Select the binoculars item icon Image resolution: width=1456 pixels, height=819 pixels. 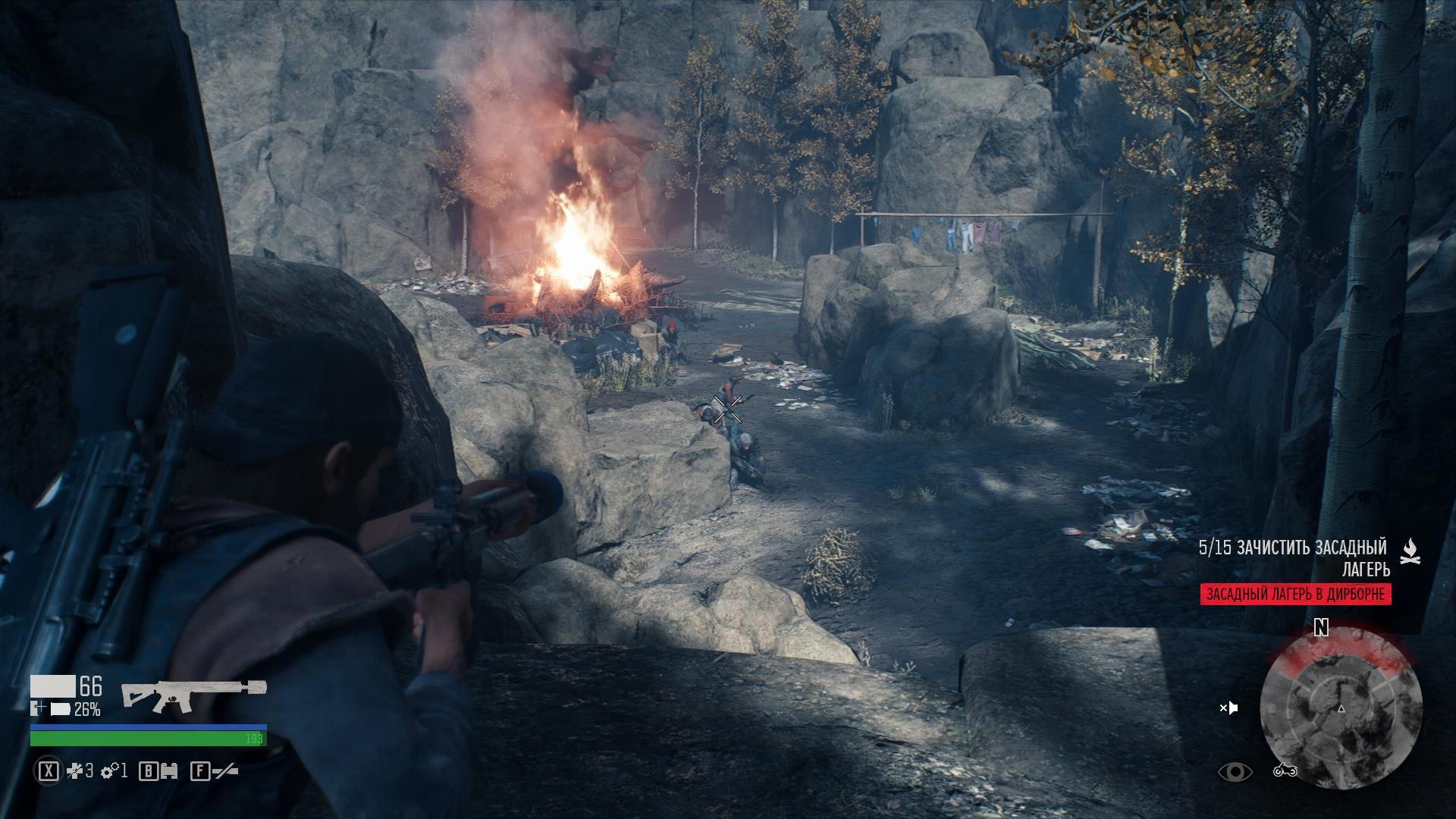(170, 772)
